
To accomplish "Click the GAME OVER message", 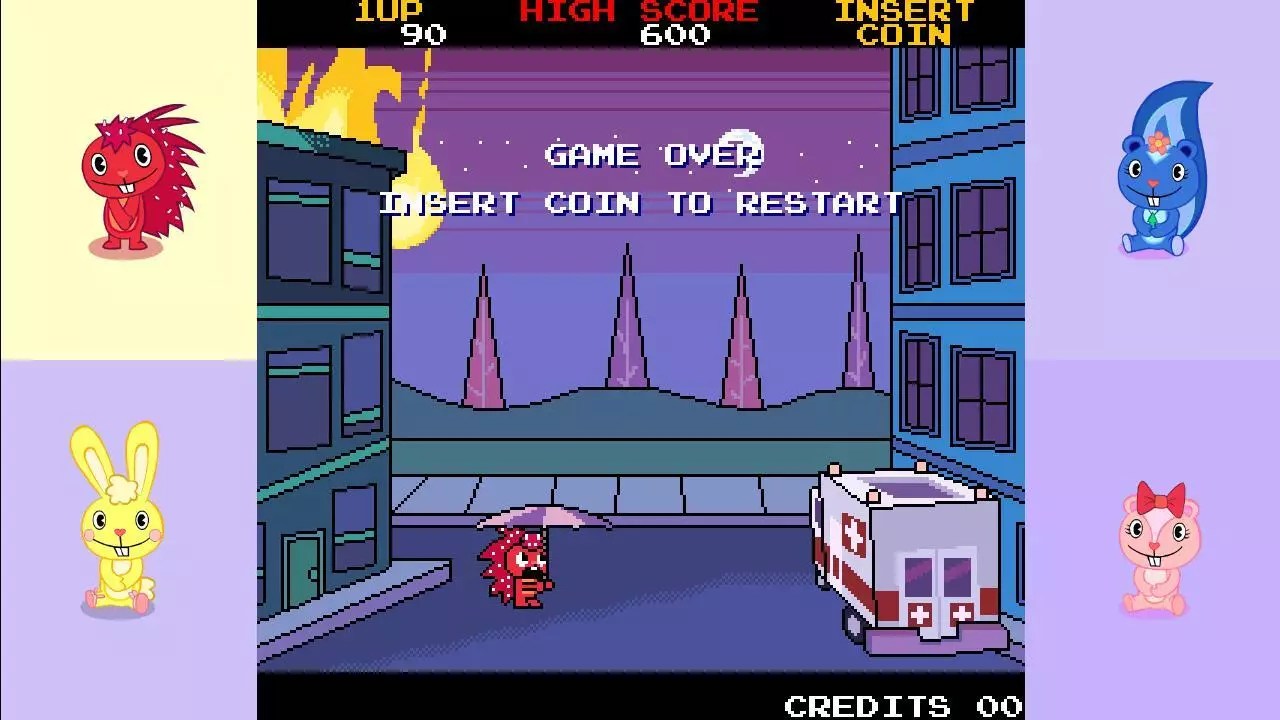I will pos(653,155).
